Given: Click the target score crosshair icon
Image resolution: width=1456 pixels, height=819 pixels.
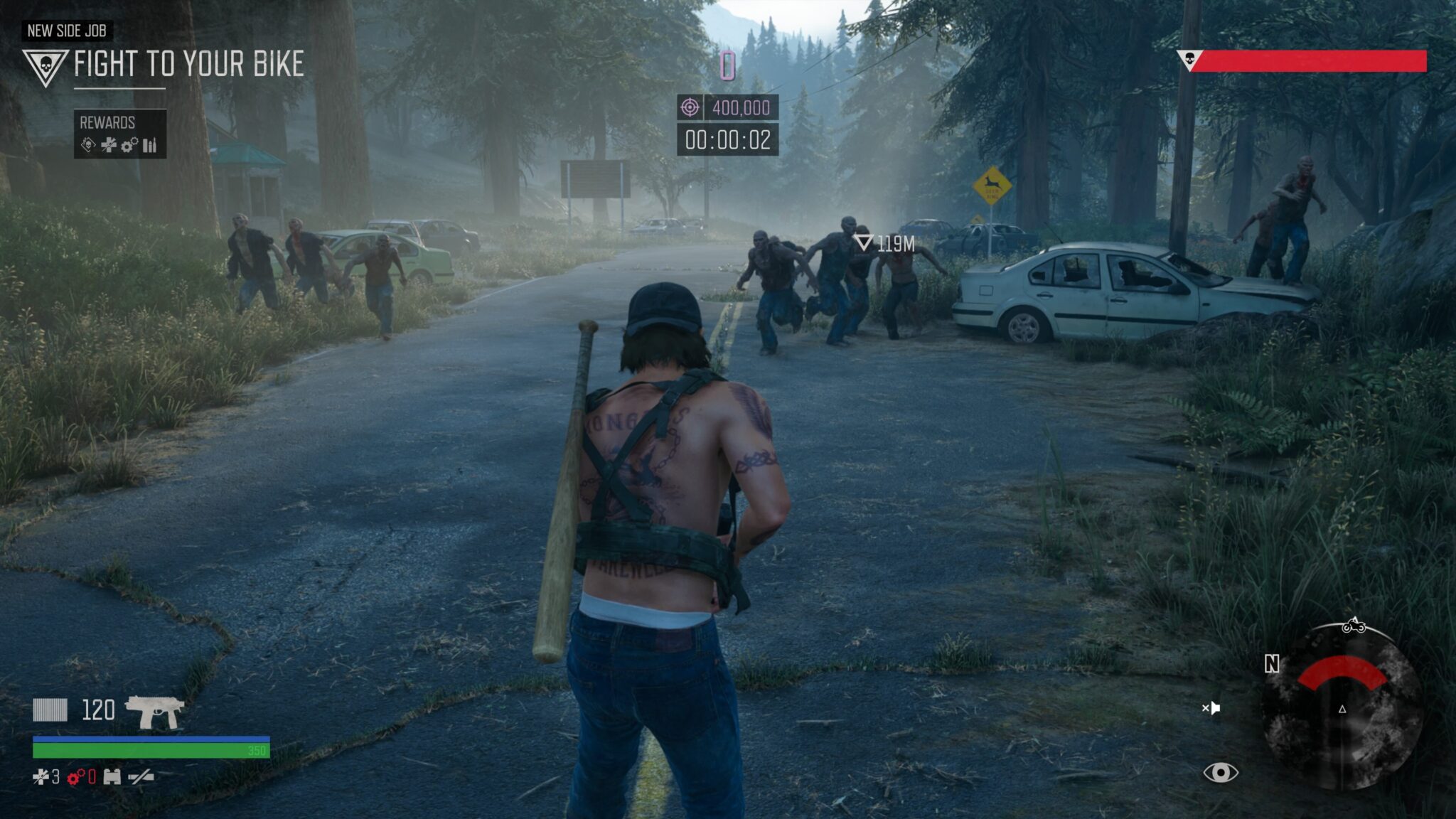Looking at the screenshot, I should click(x=690, y=107).
